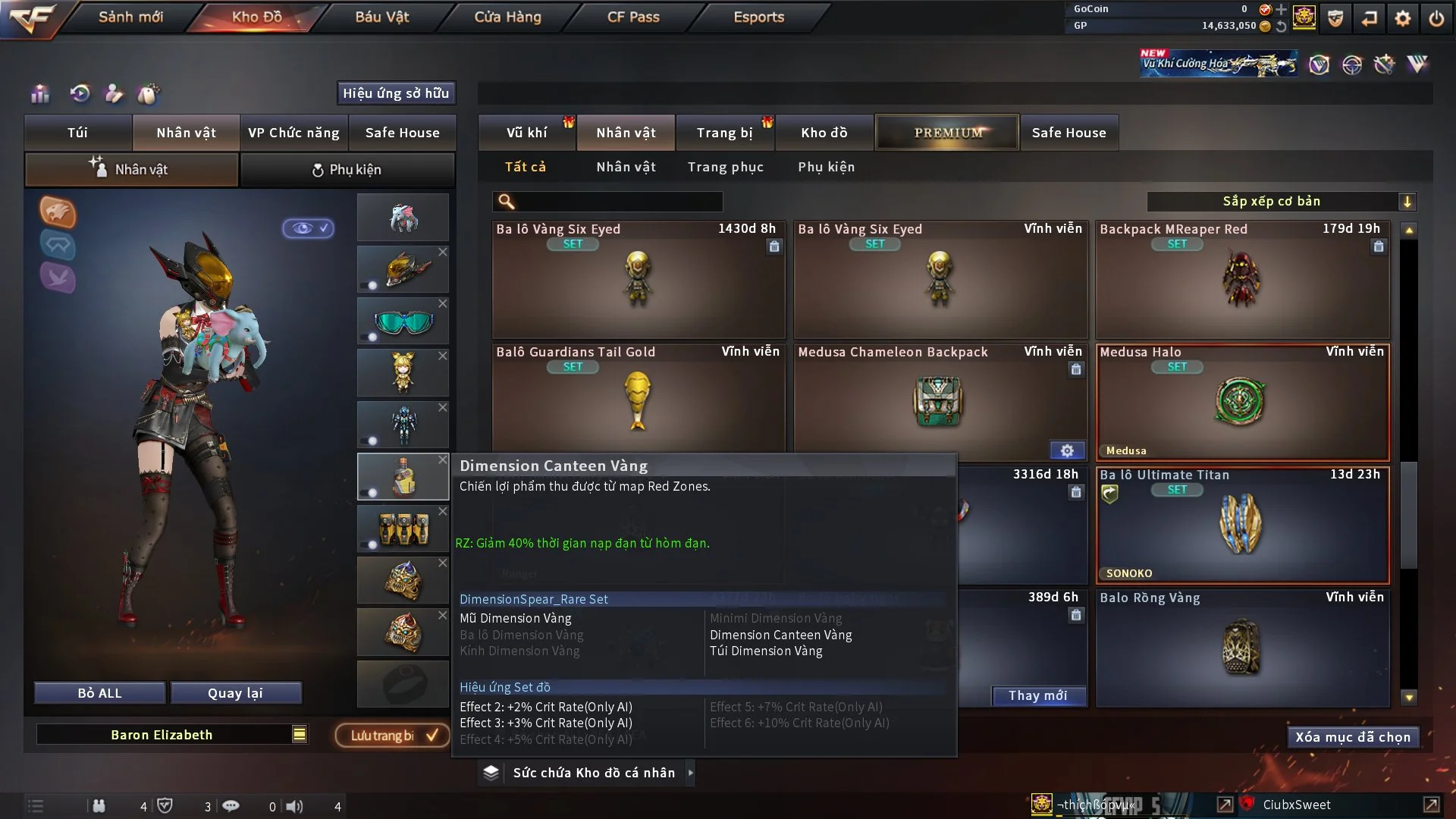This screenshot has height=819, width=1456.
Task: Open the CF Pass menu
Action: tap(633, 17)
